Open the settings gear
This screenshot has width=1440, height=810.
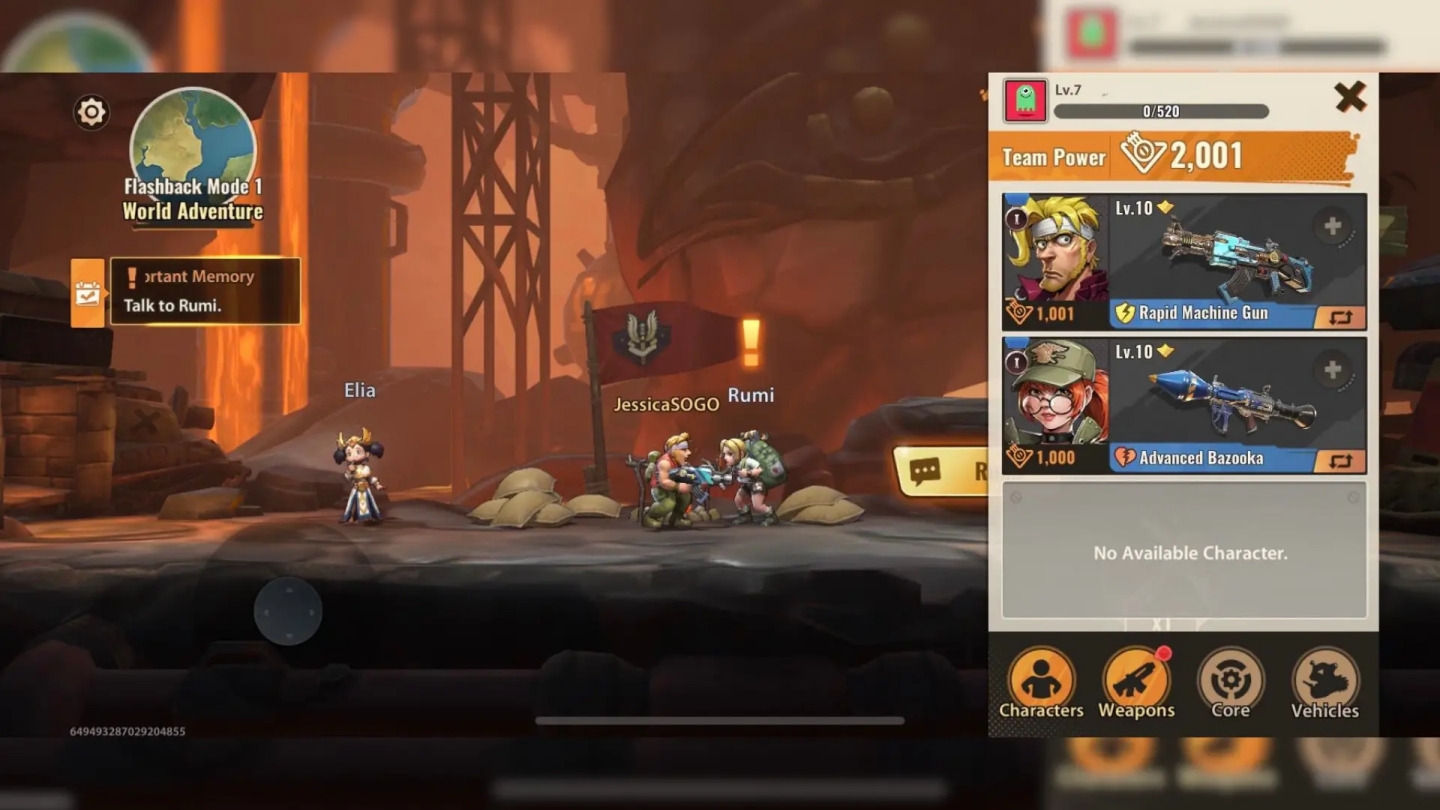tap(91, 112)
